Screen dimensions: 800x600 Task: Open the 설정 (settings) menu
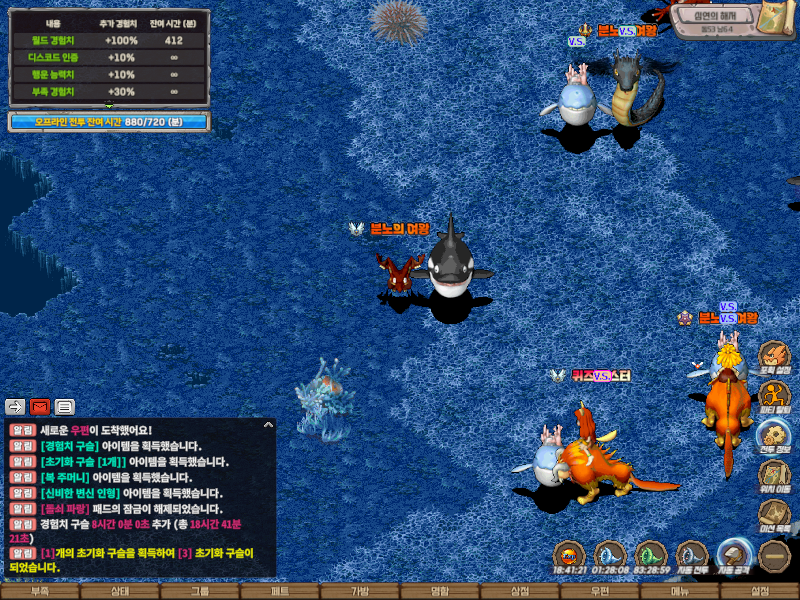[x=760, y=591]
